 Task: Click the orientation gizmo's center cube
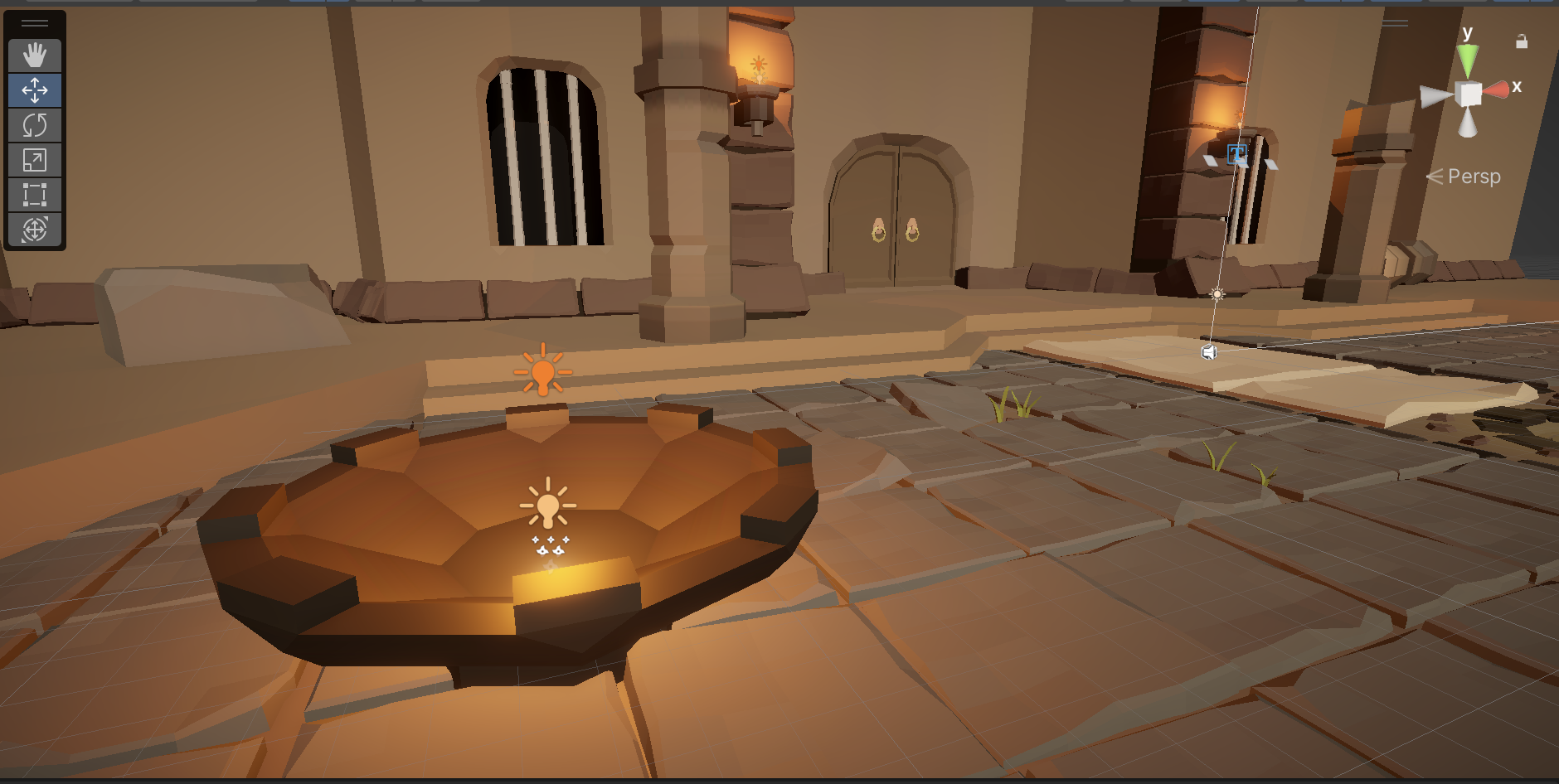point(1469,94)
